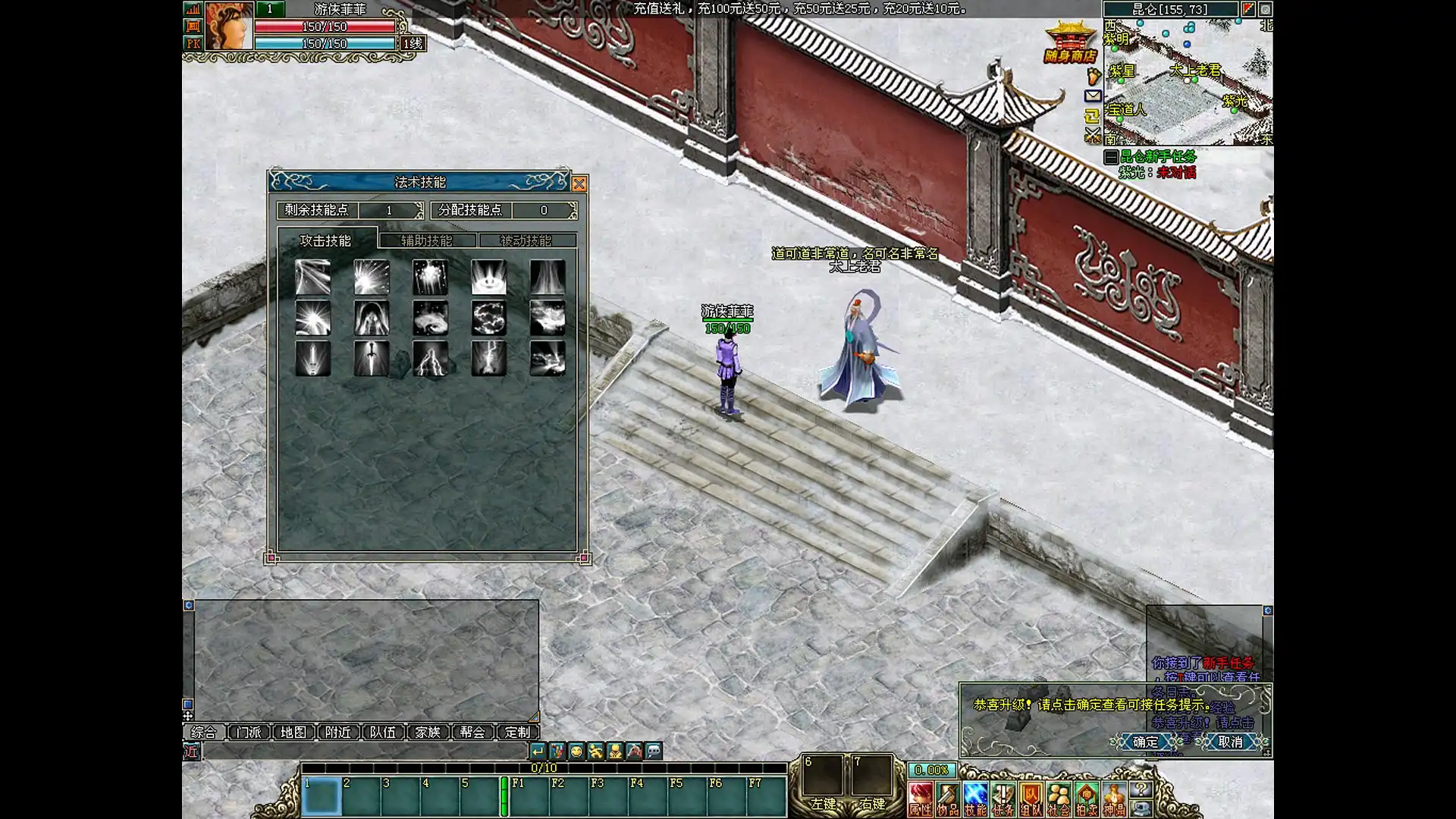Viewport: 1456px width, 819px height.
Task: Click the minimap of 昆仑
Action: [1188, 82]
